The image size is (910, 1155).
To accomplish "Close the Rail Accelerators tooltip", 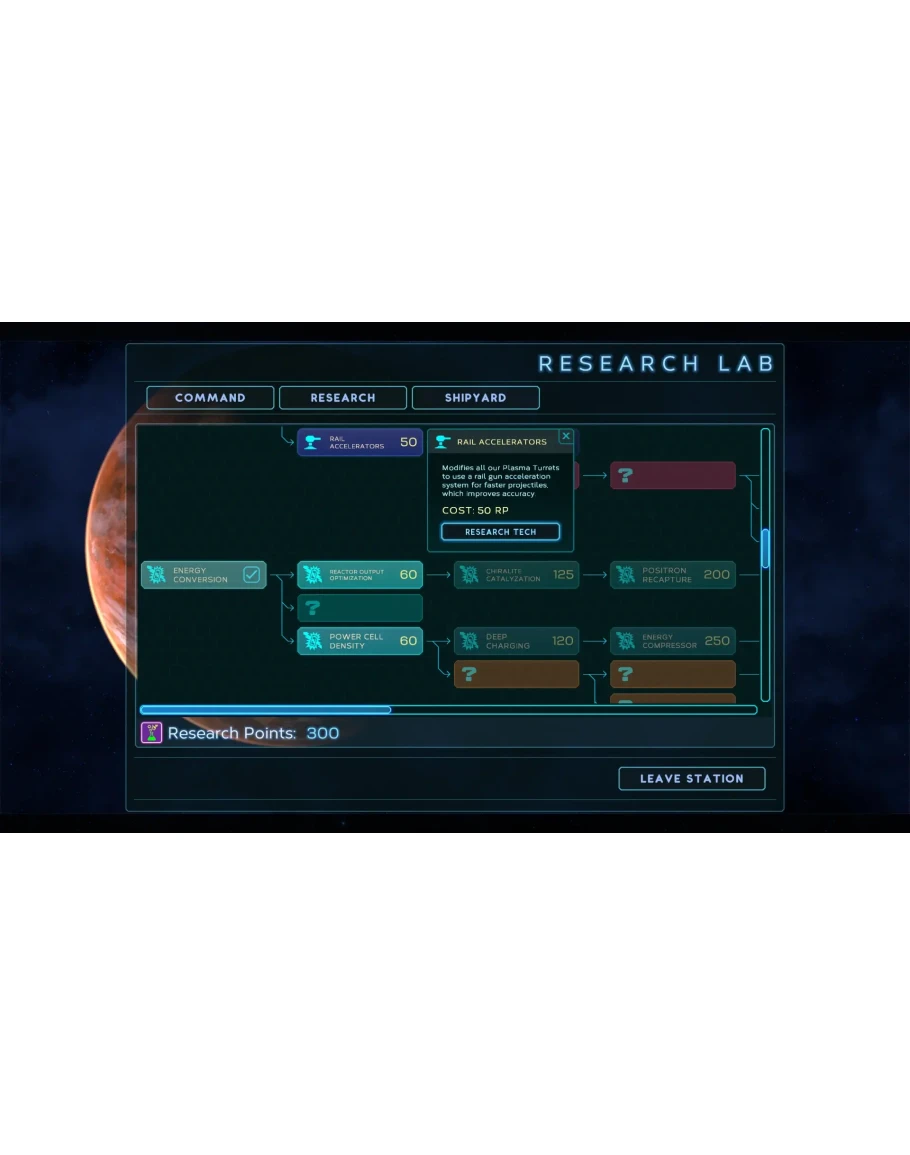I will click(566, 437).
